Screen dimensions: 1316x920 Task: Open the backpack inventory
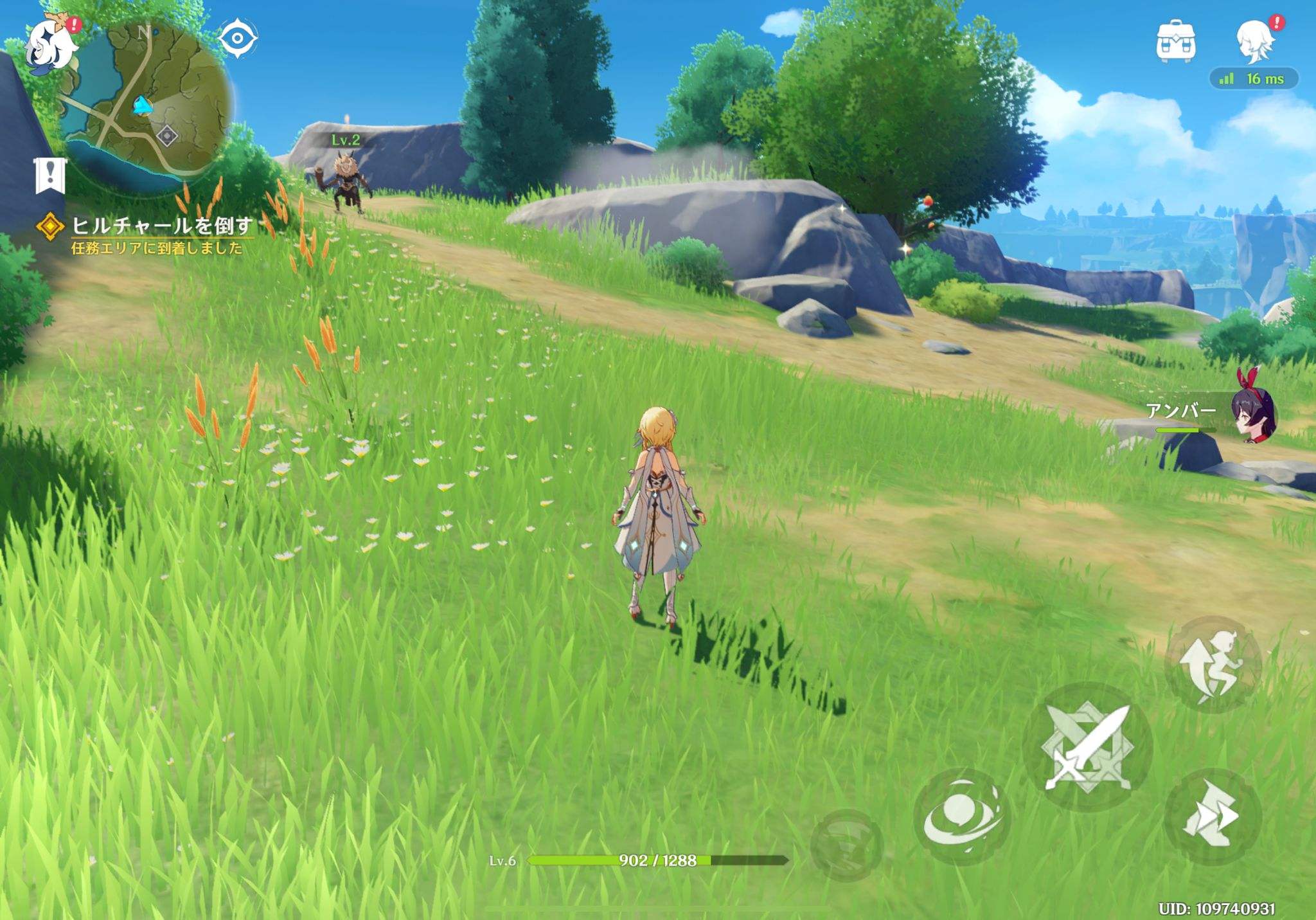click(x=1175, y=42)
